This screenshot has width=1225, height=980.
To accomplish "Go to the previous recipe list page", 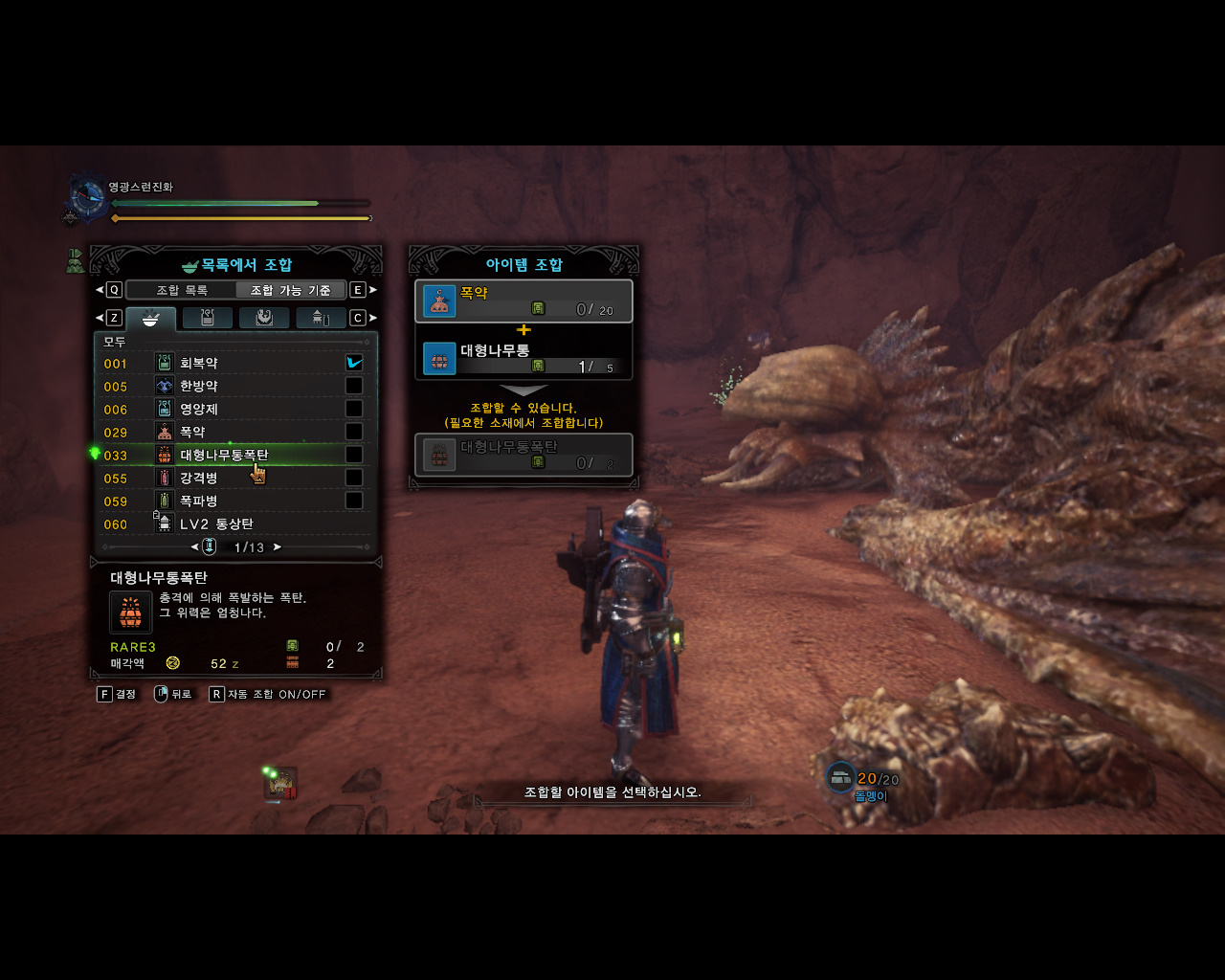I will (195, 547).
